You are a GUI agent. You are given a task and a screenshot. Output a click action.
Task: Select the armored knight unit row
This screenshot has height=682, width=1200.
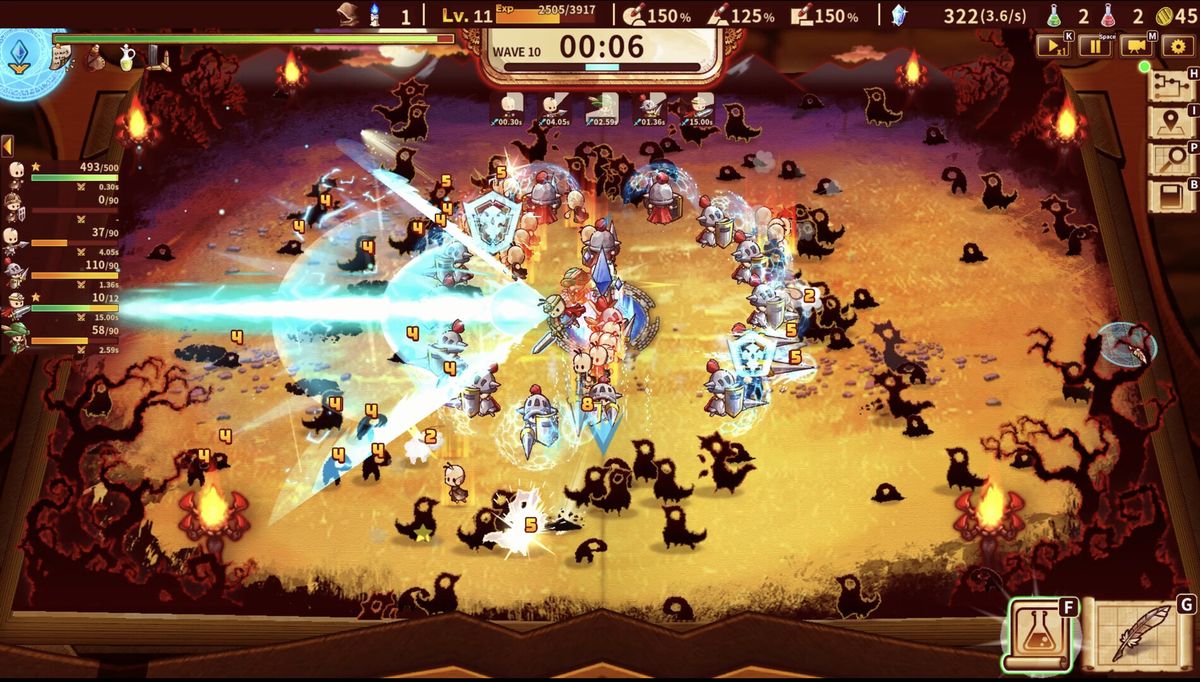pyautogui.click(x=60, y=273)
